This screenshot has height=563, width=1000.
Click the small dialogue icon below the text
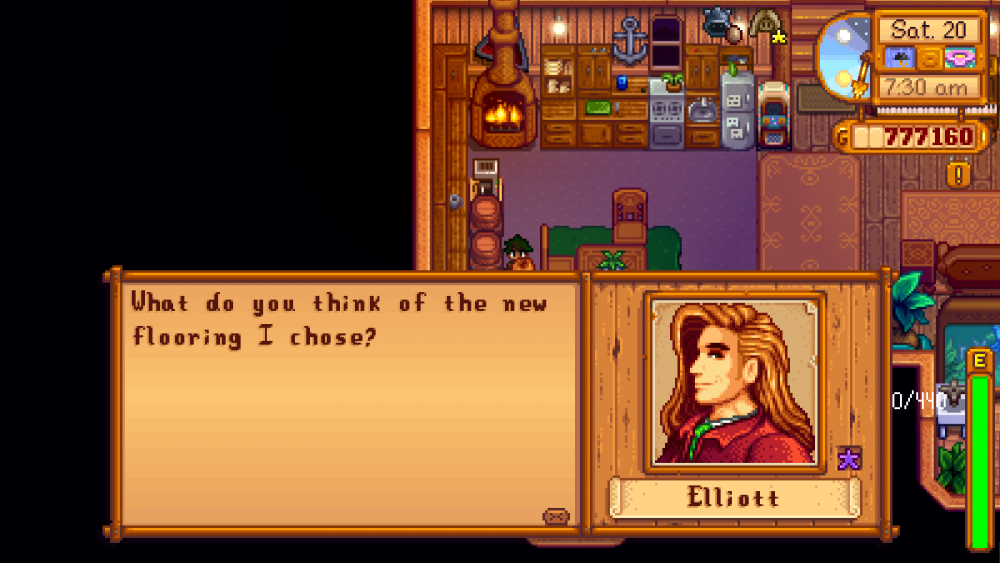click(x=555, y=516)
